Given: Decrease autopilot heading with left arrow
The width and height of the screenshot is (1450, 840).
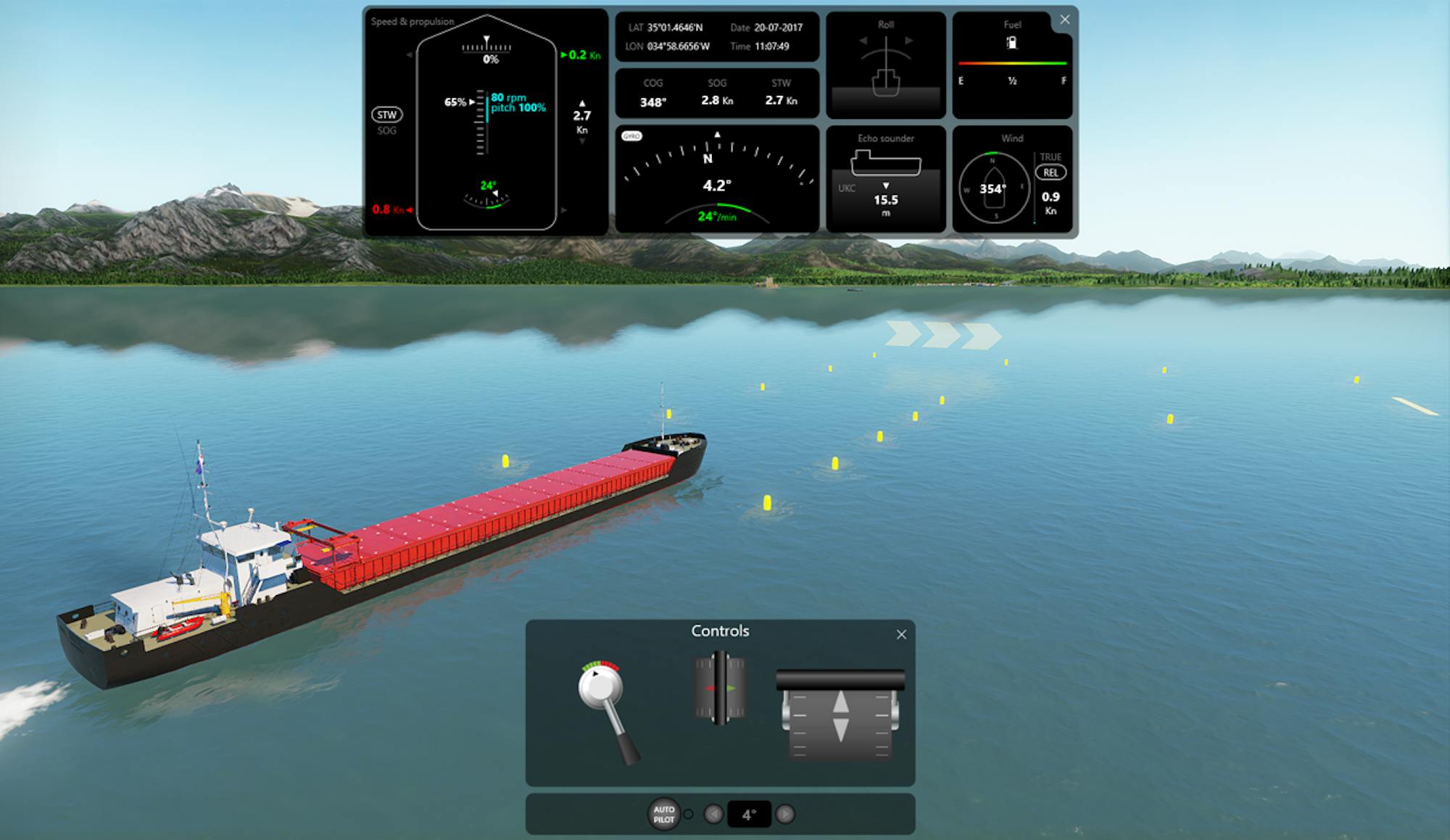Looking at the screenshot, I should [x=713, y=815].
